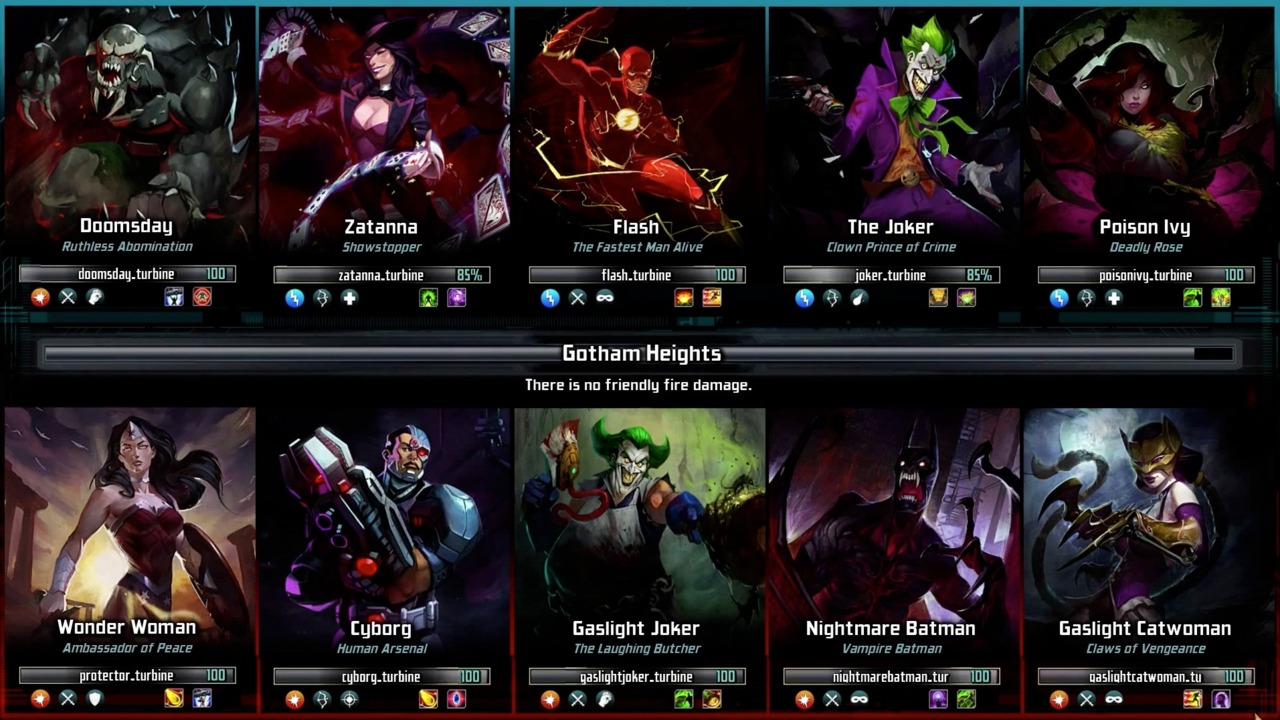Select The Joker Clown Prince card
Viewport: 1280px width, 720px height.
pos(891,130)
